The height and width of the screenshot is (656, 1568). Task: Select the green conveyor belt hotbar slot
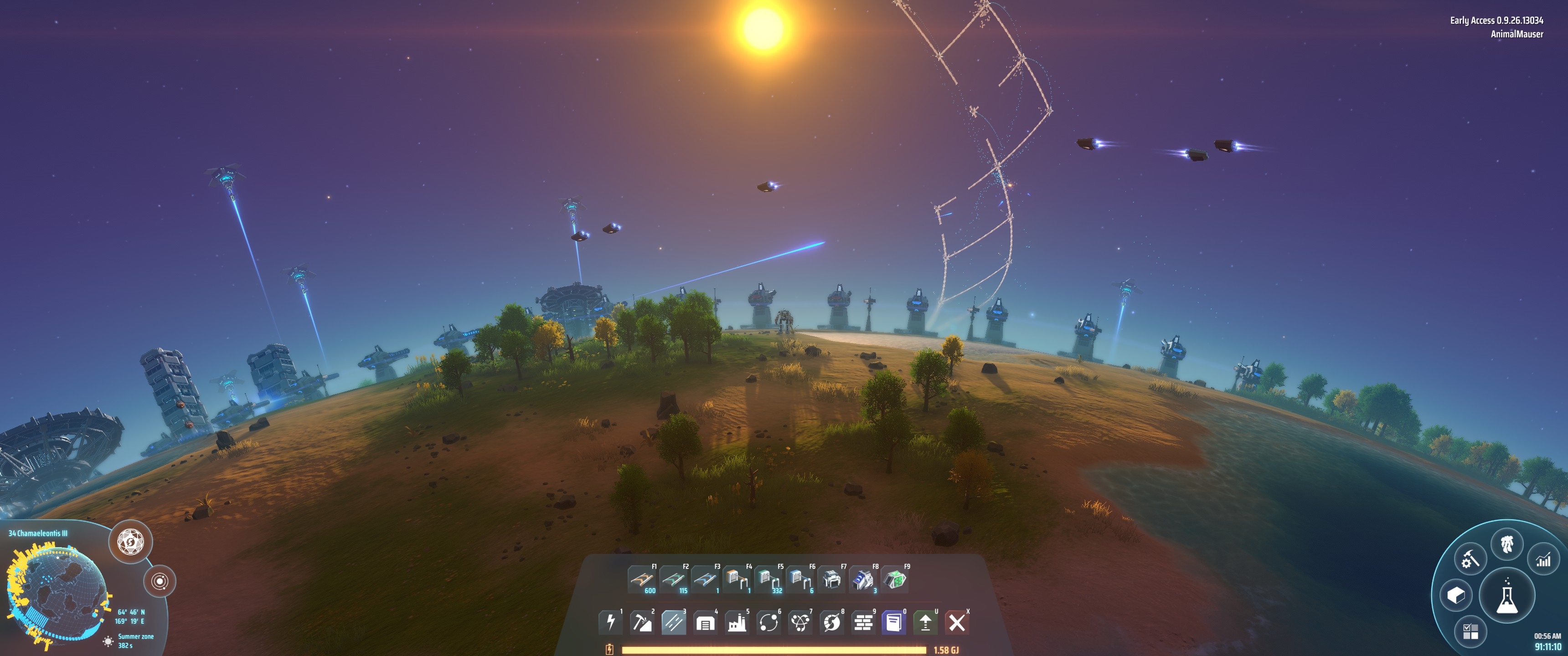pos(673,579)
